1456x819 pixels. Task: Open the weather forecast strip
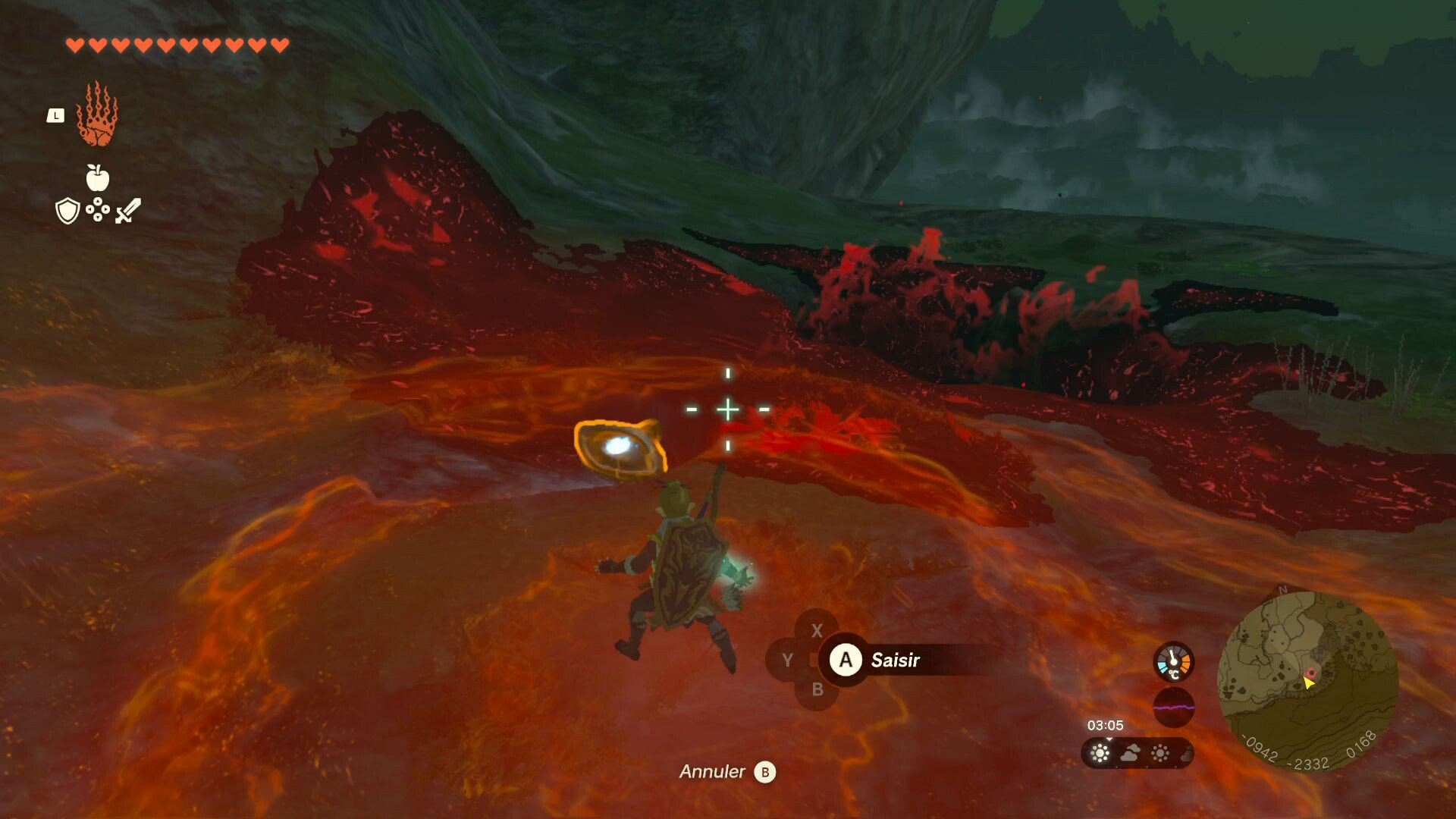click(x=1136, y=753)
